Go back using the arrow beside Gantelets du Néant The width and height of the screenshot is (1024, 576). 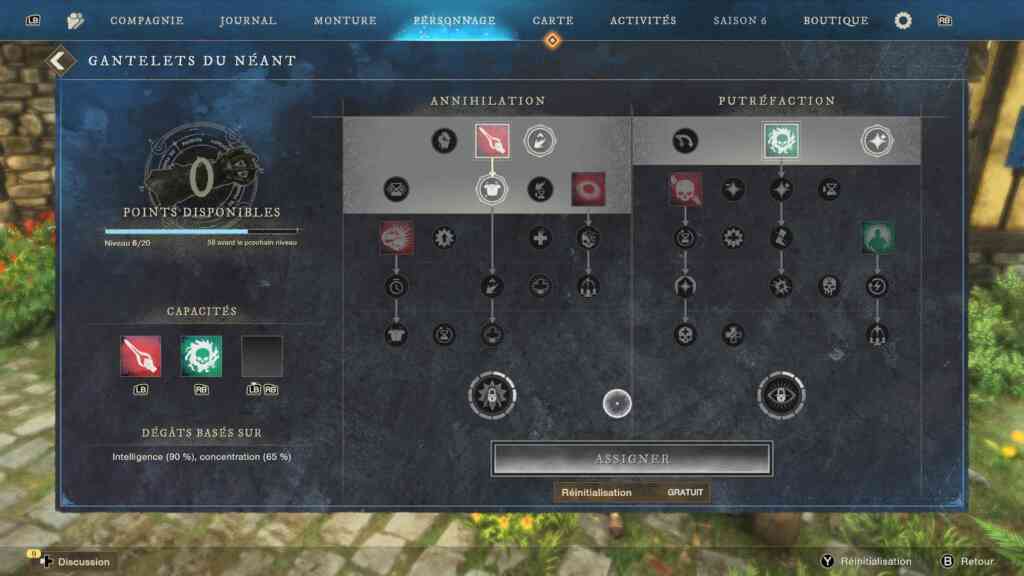coord(60,61)
